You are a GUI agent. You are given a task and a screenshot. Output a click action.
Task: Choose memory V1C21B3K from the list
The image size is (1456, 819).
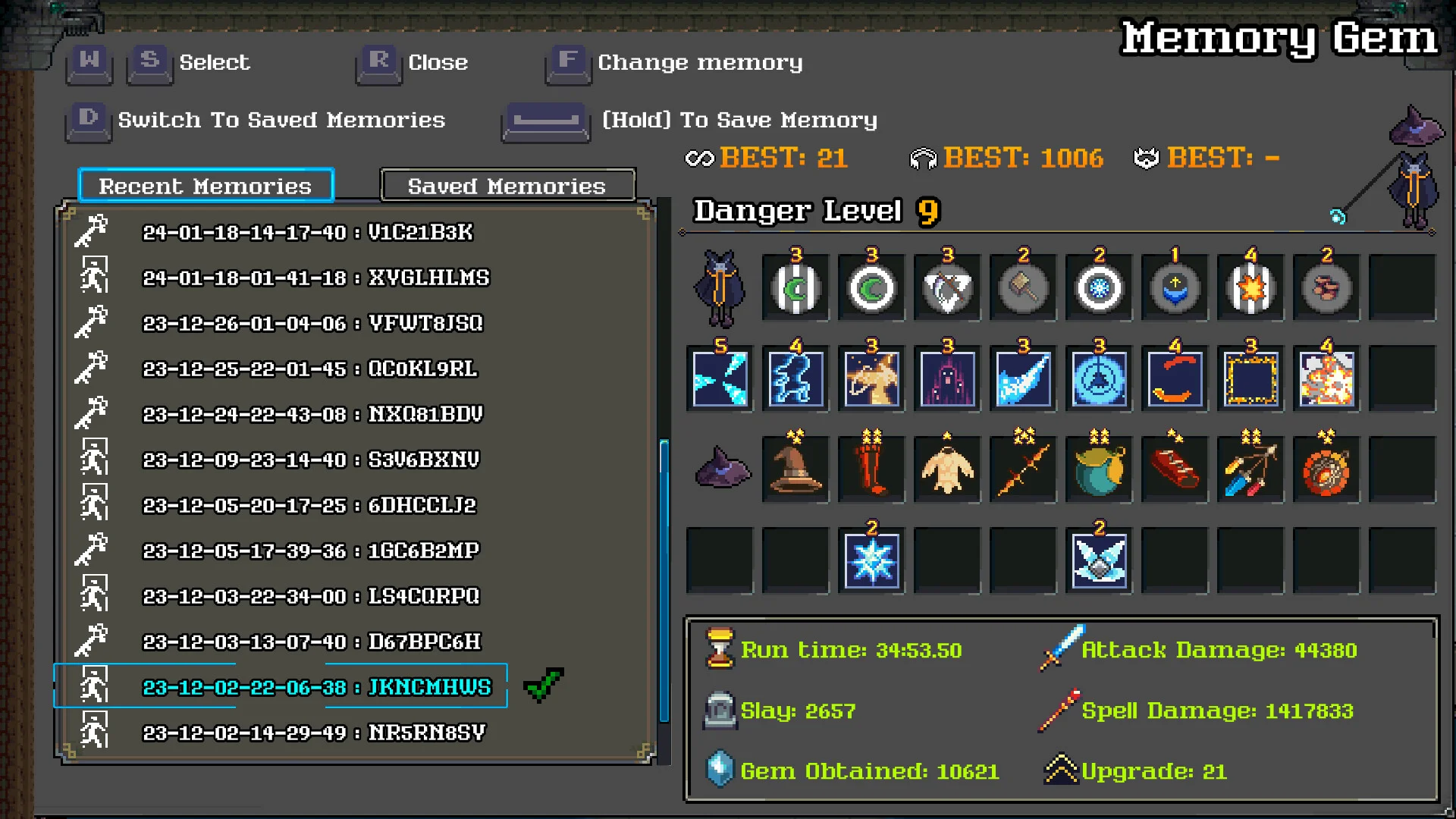click(307, 232)
